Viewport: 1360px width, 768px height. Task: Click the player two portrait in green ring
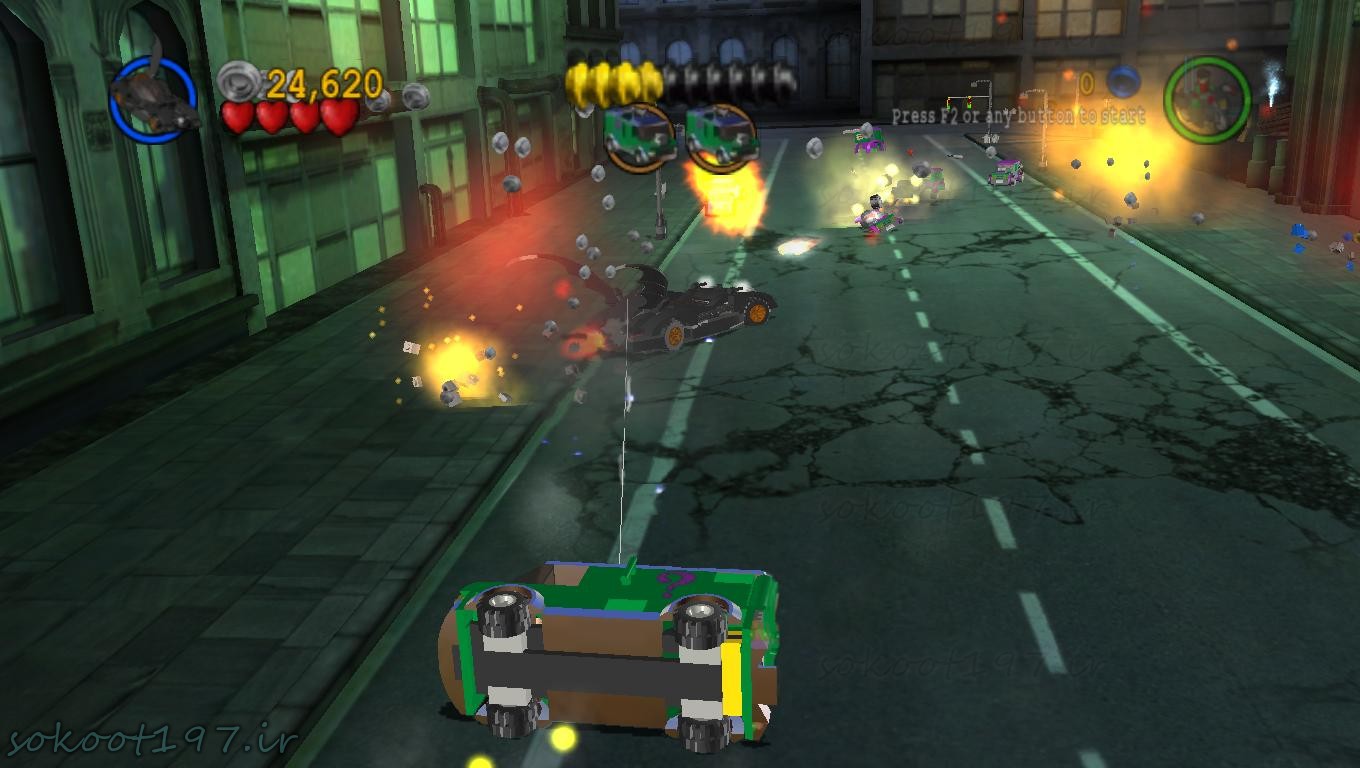click(1207, 100)
